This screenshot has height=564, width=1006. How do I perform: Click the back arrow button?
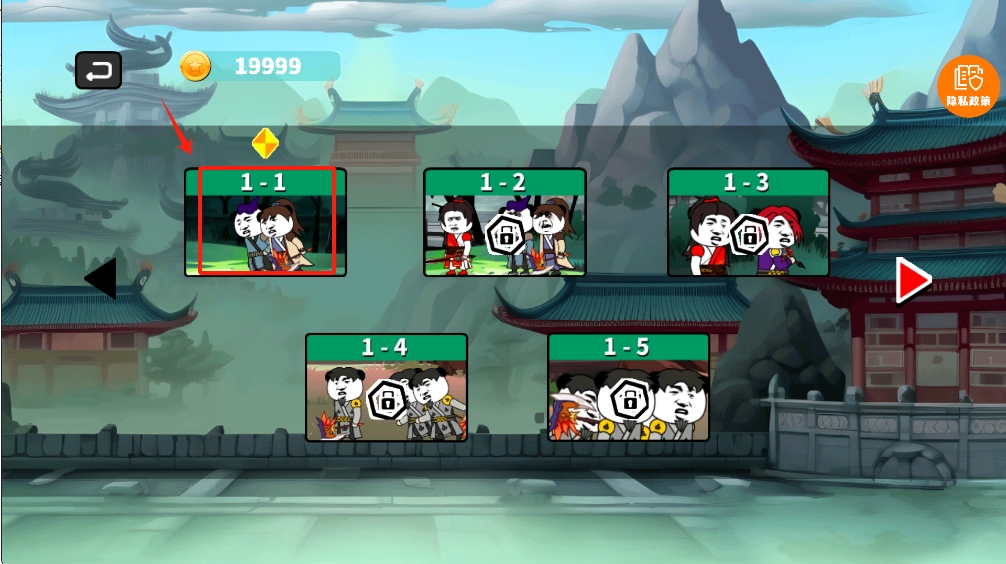tap(98, 70)
